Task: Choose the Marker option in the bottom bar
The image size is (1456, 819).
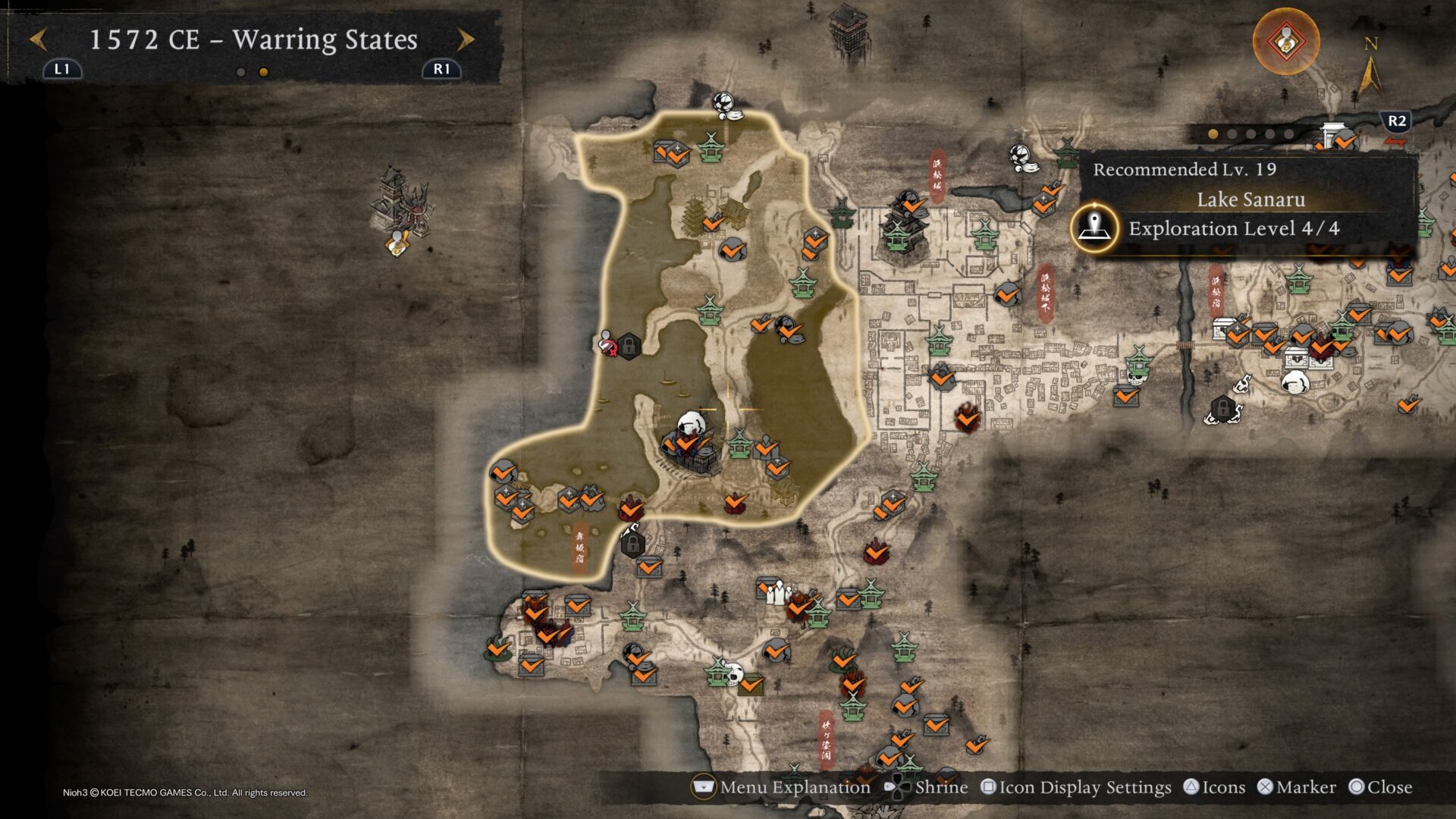Action: coord(1297,787)
